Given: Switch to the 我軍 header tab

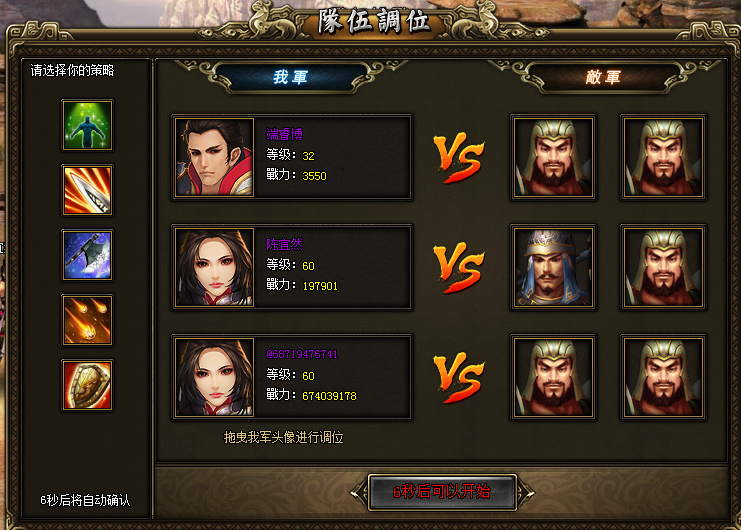Looking at the screenshot, I should click(291, 77).
